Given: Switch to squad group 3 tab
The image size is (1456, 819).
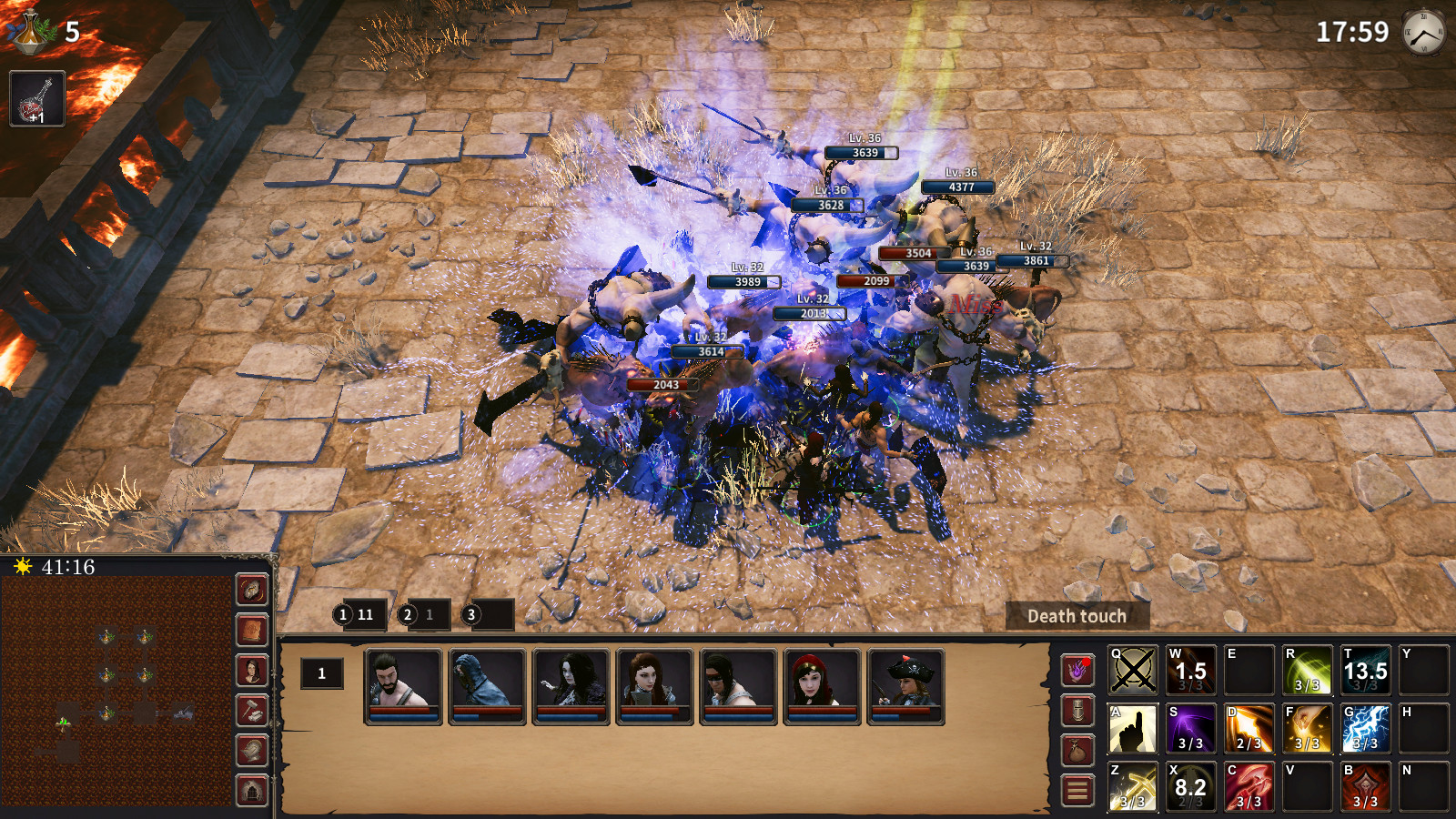Looking at the screenshot, I should [x=470, y=615].
